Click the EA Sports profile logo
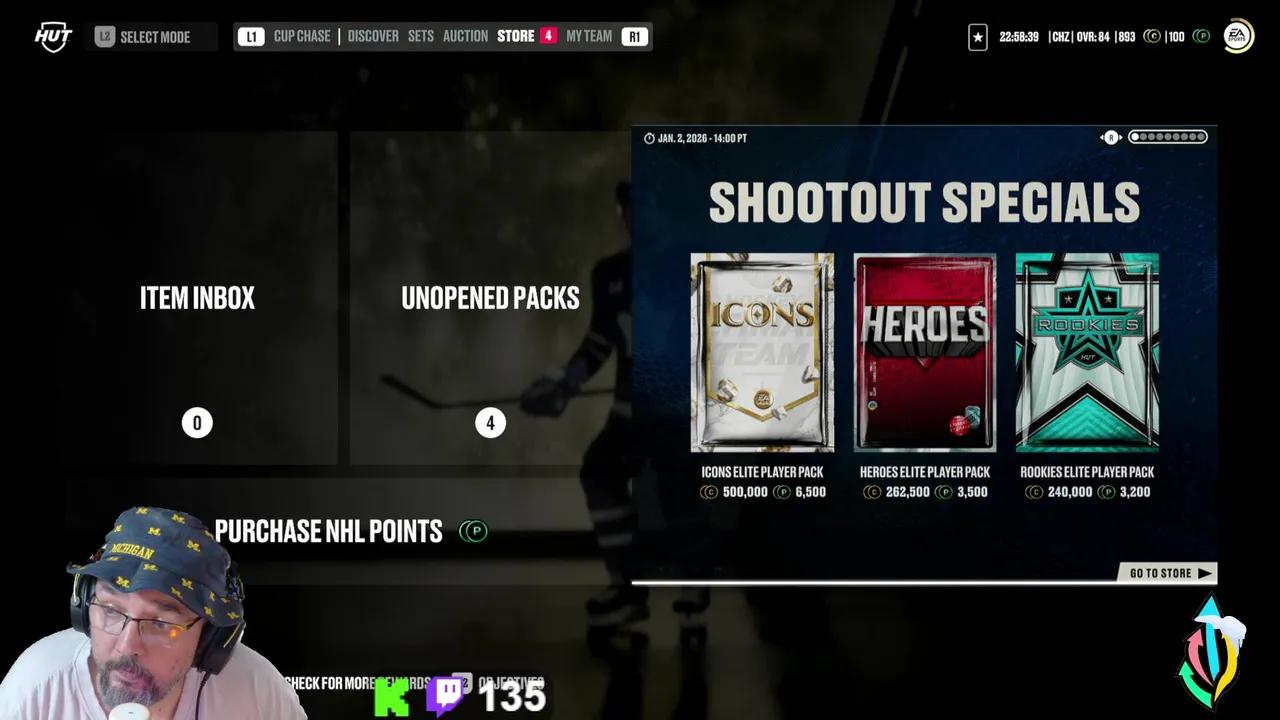Viewport: 1280px width, 720px height. pos(1237,36)
